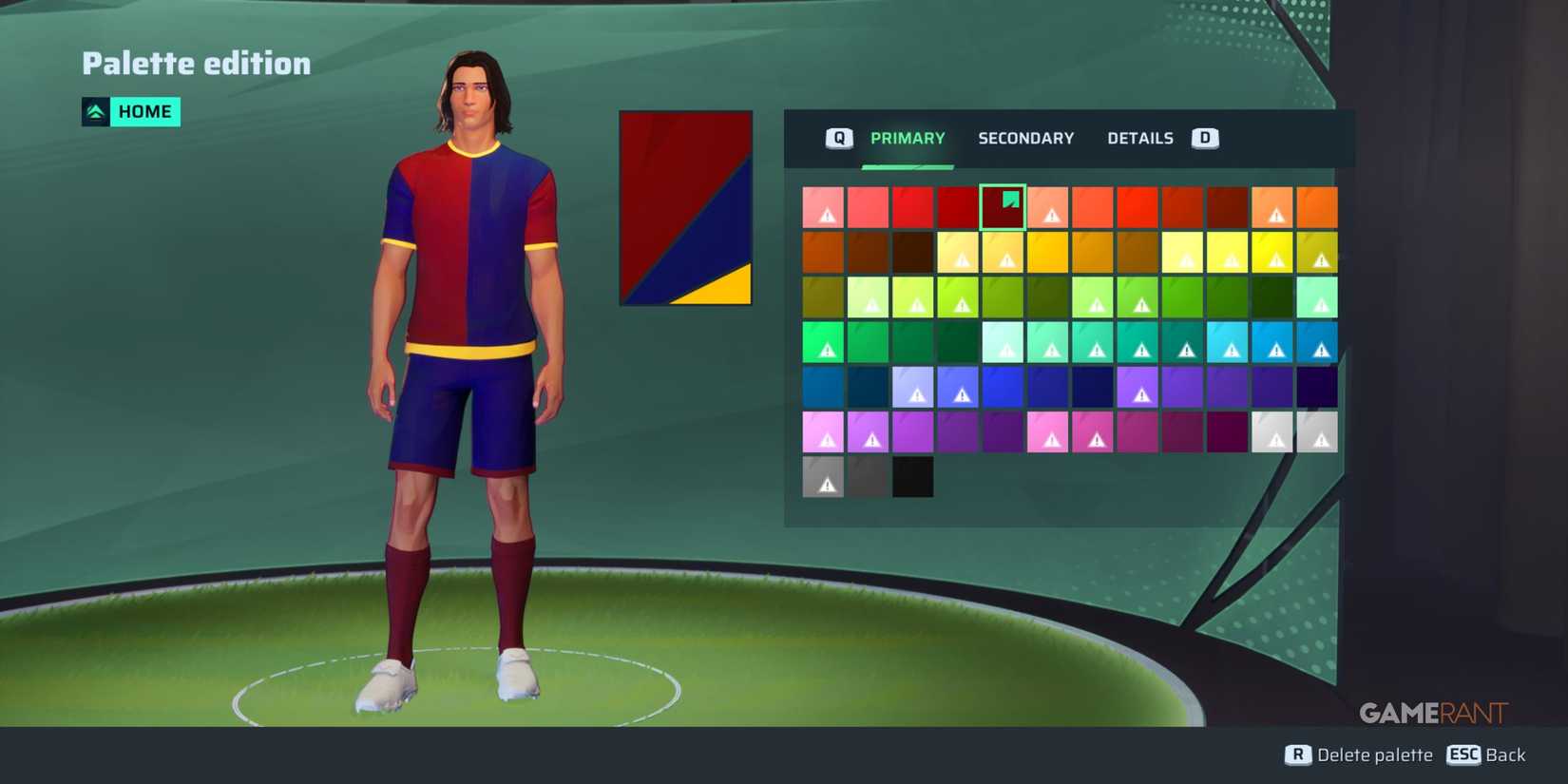
Task: Click the green bookmark marker on the selected dark red swatch
Action: [1009, 201]
